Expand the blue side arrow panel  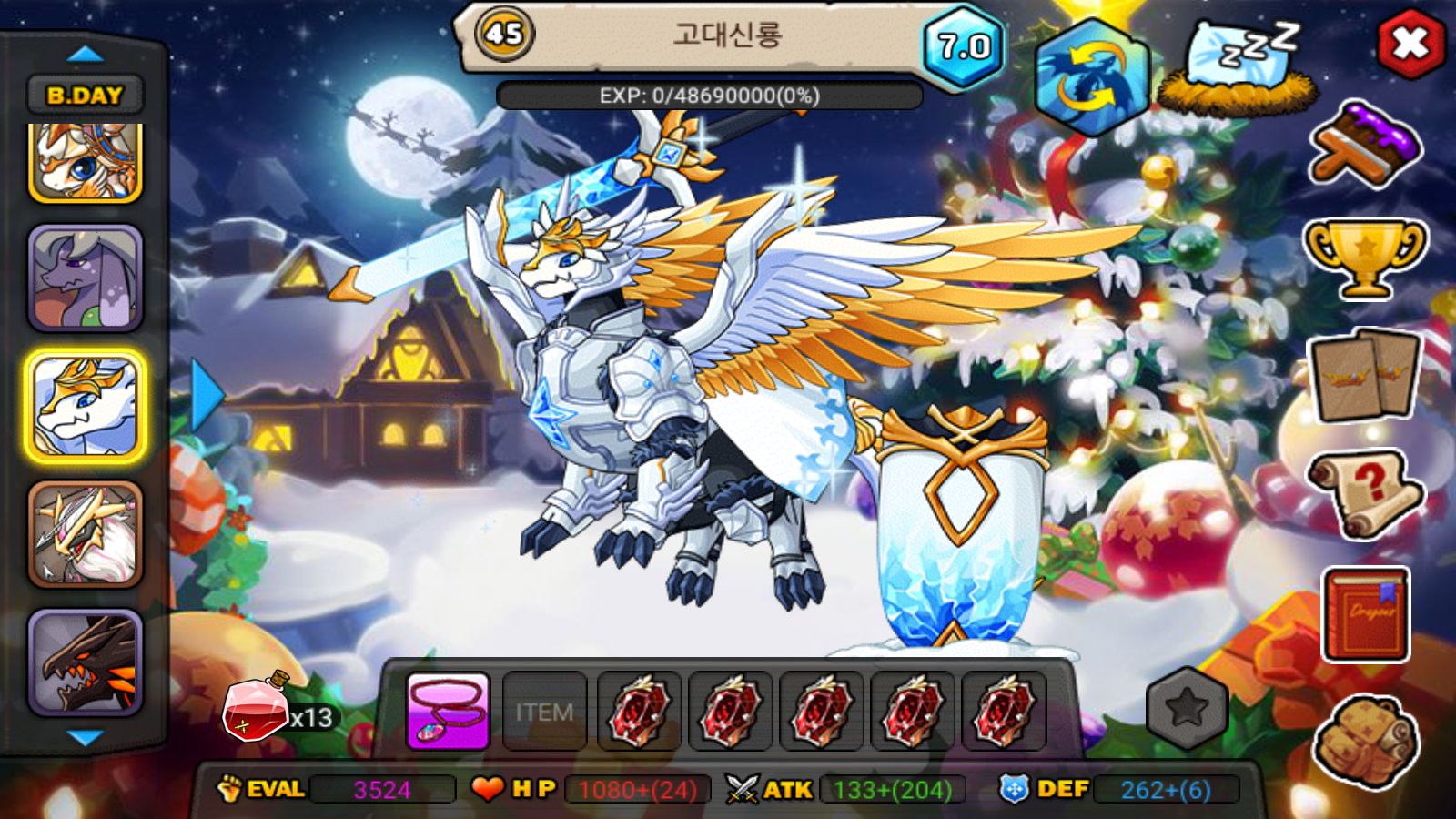207,395
